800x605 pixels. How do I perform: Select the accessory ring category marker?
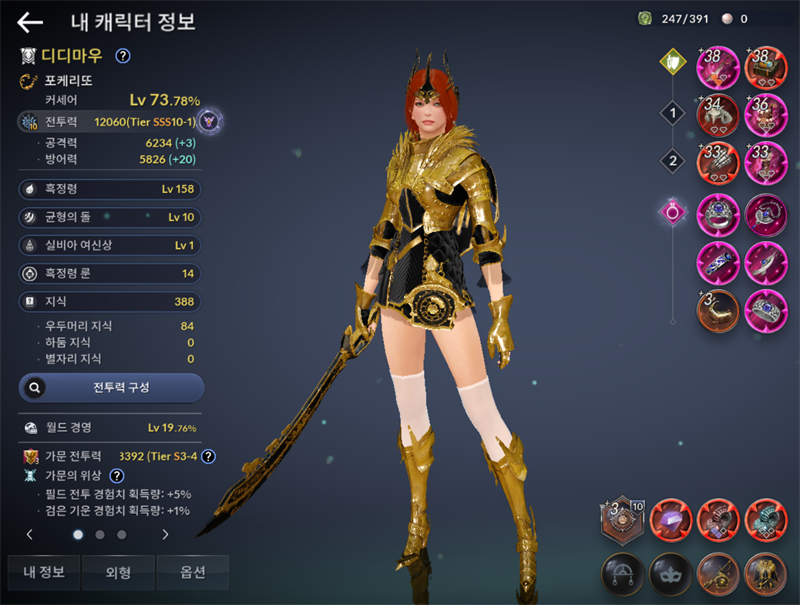point(673,211)
